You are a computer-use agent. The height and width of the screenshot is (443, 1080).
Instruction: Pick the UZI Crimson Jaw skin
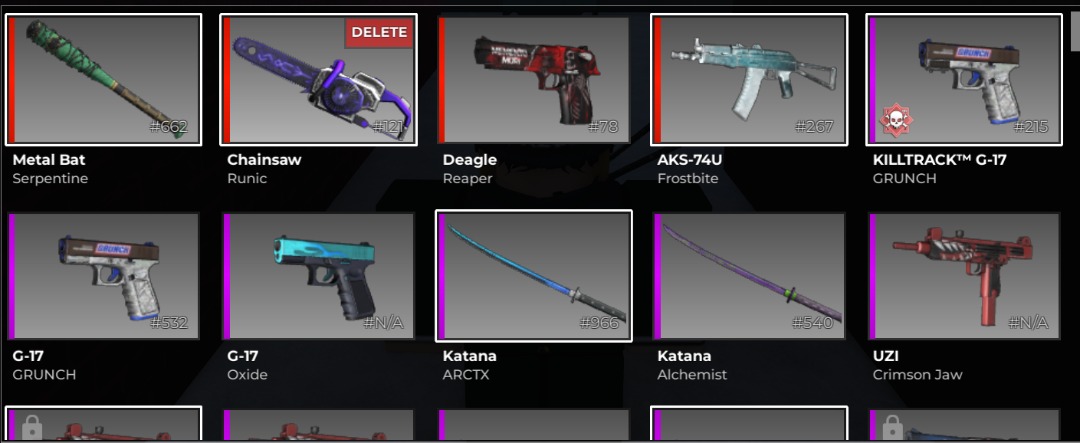coord(964,275)
